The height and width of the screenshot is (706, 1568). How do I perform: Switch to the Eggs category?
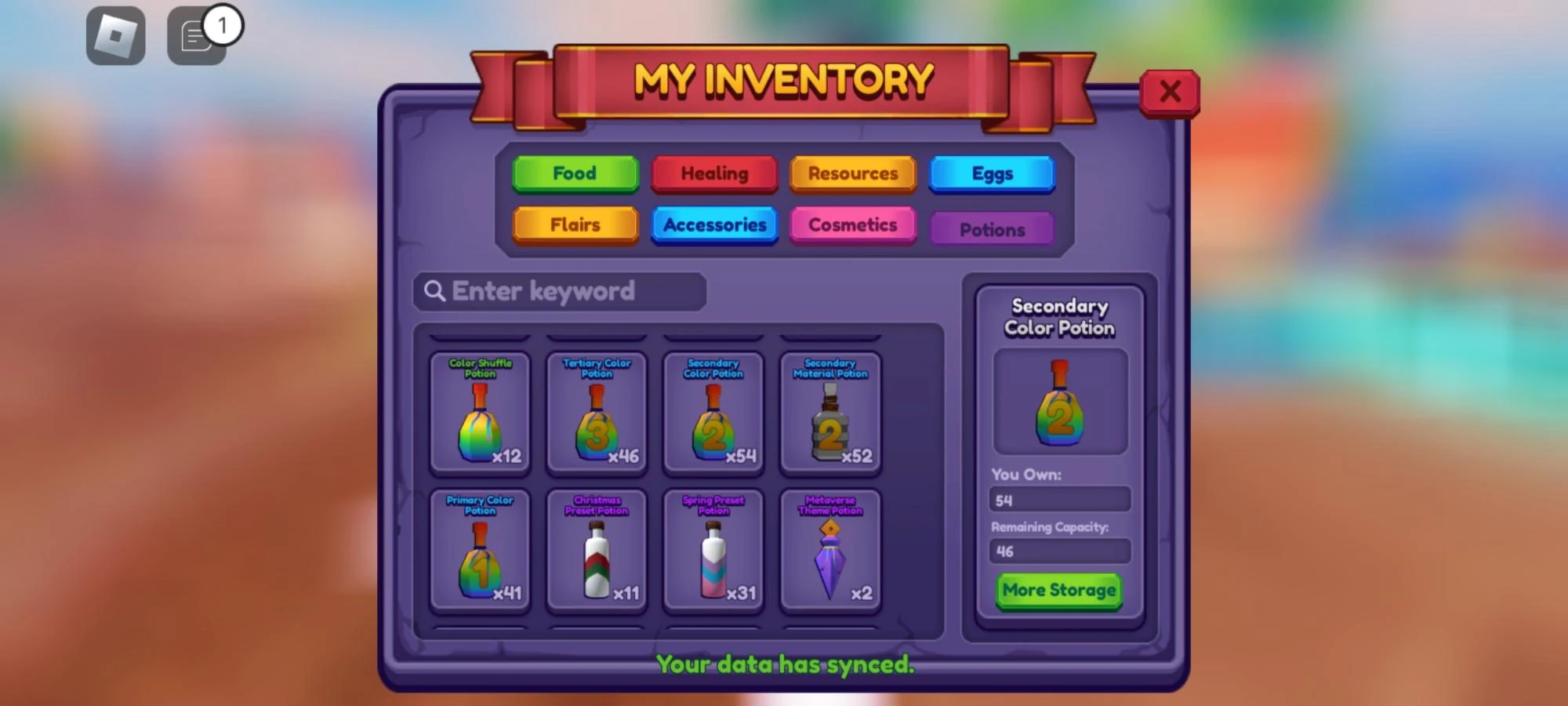(x=992, y=173)
